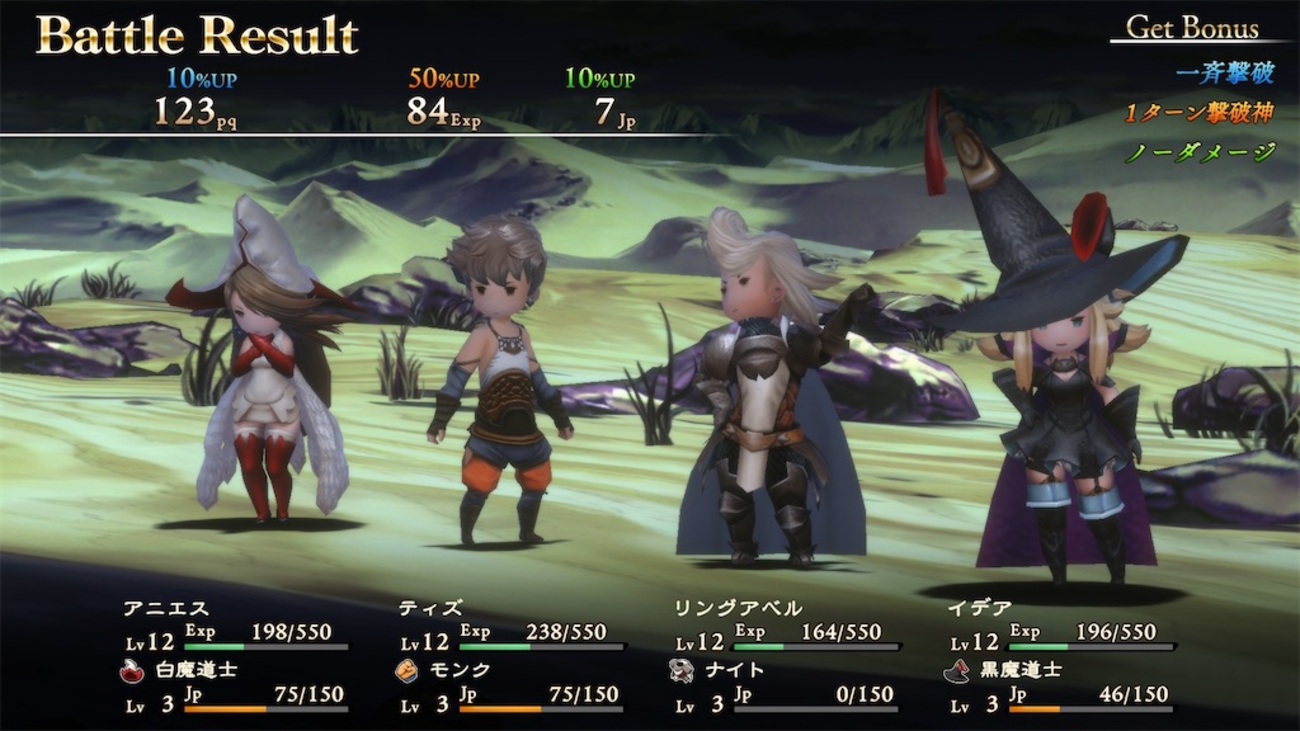This screenshot has width=1300, height=731.
Task: Click the 1ターン撃破神 bonus entry
Action: coord(1199,113)
